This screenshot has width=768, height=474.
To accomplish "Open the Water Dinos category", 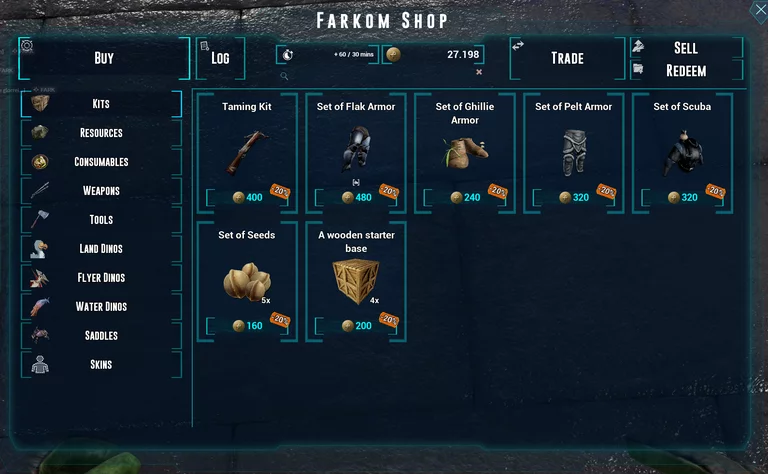I will pyautogui.click(x=101, y=307).
